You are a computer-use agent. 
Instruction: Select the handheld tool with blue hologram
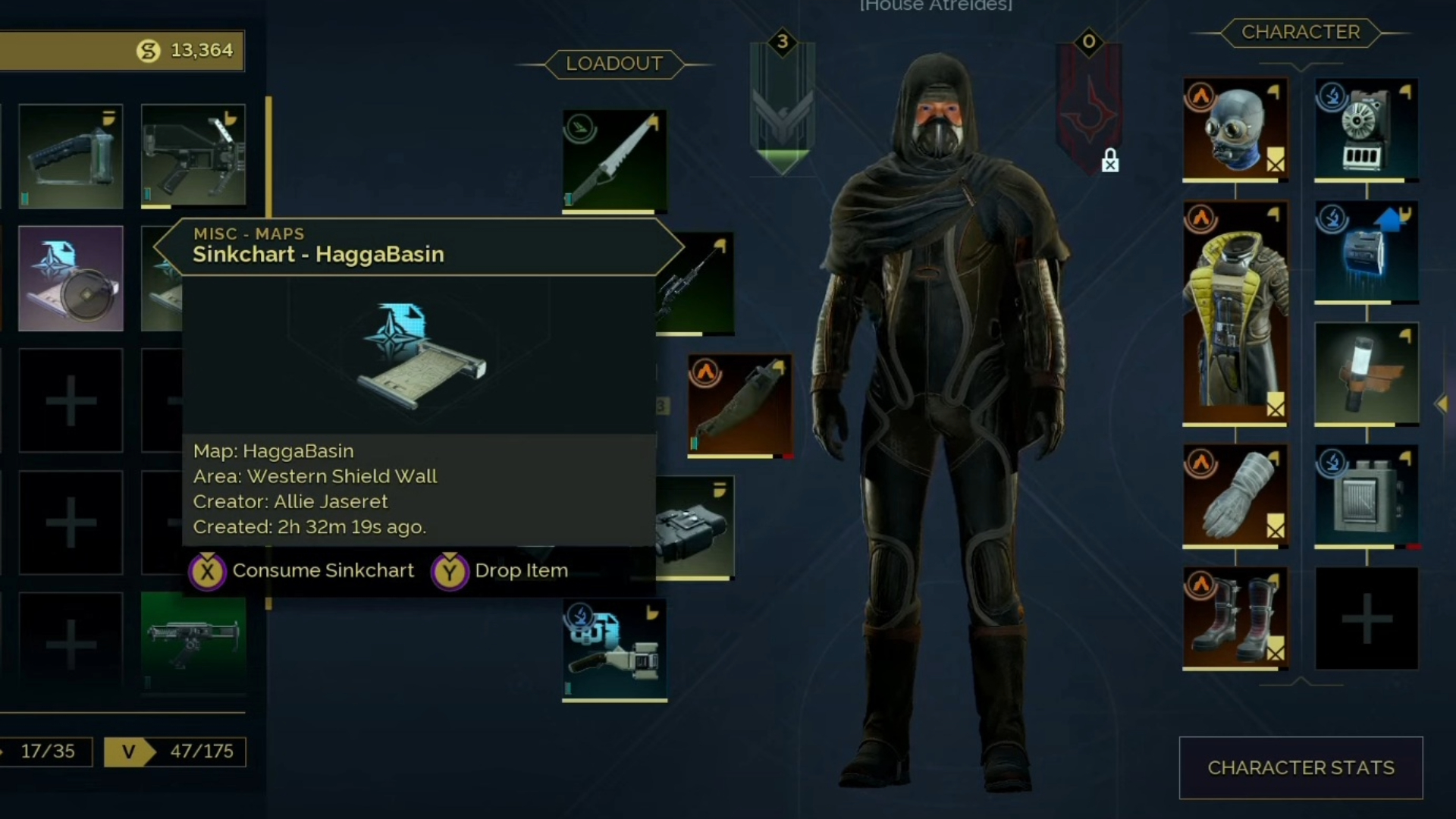pos(614,649)
